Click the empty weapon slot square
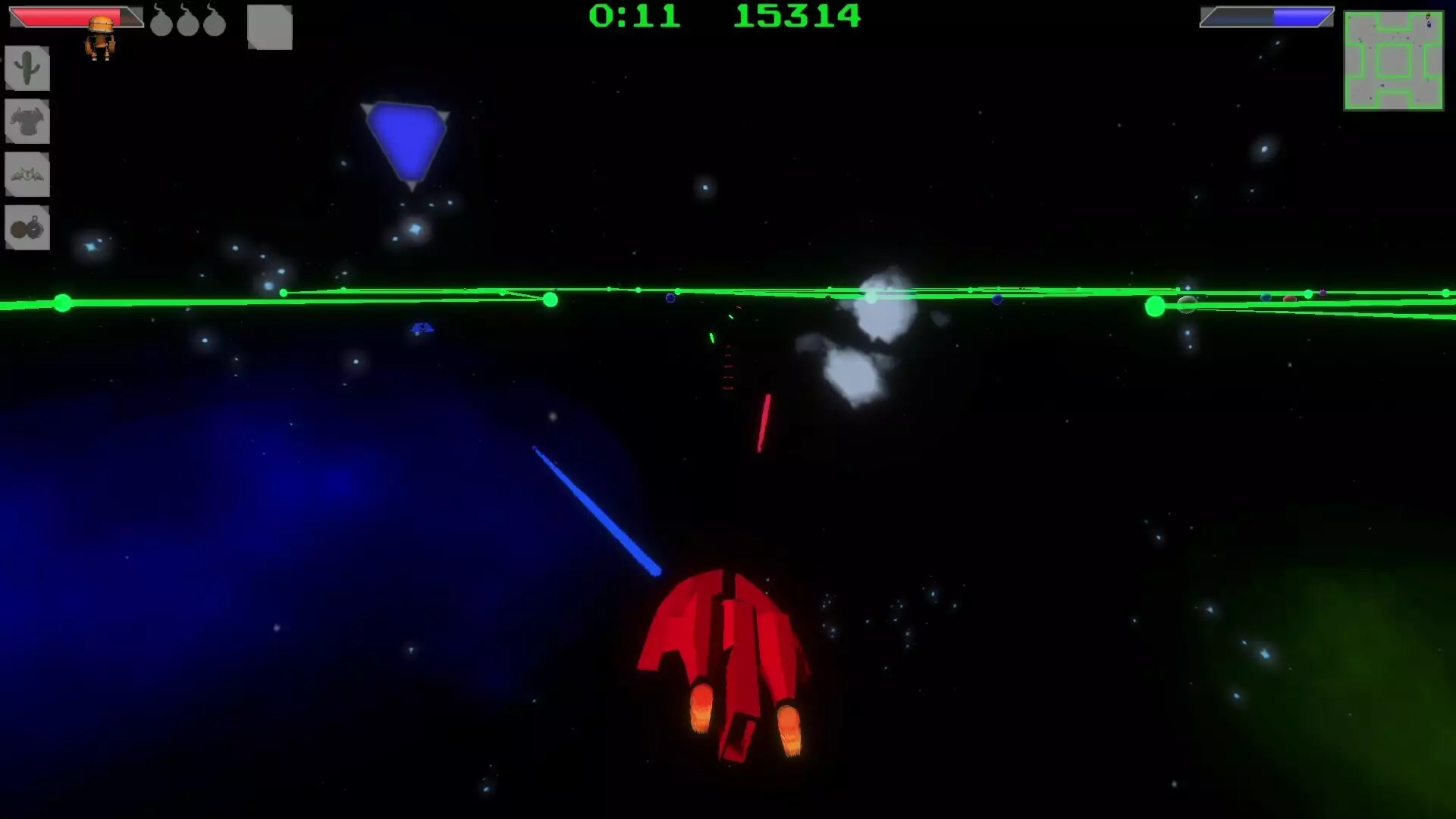 pos(269,28)
